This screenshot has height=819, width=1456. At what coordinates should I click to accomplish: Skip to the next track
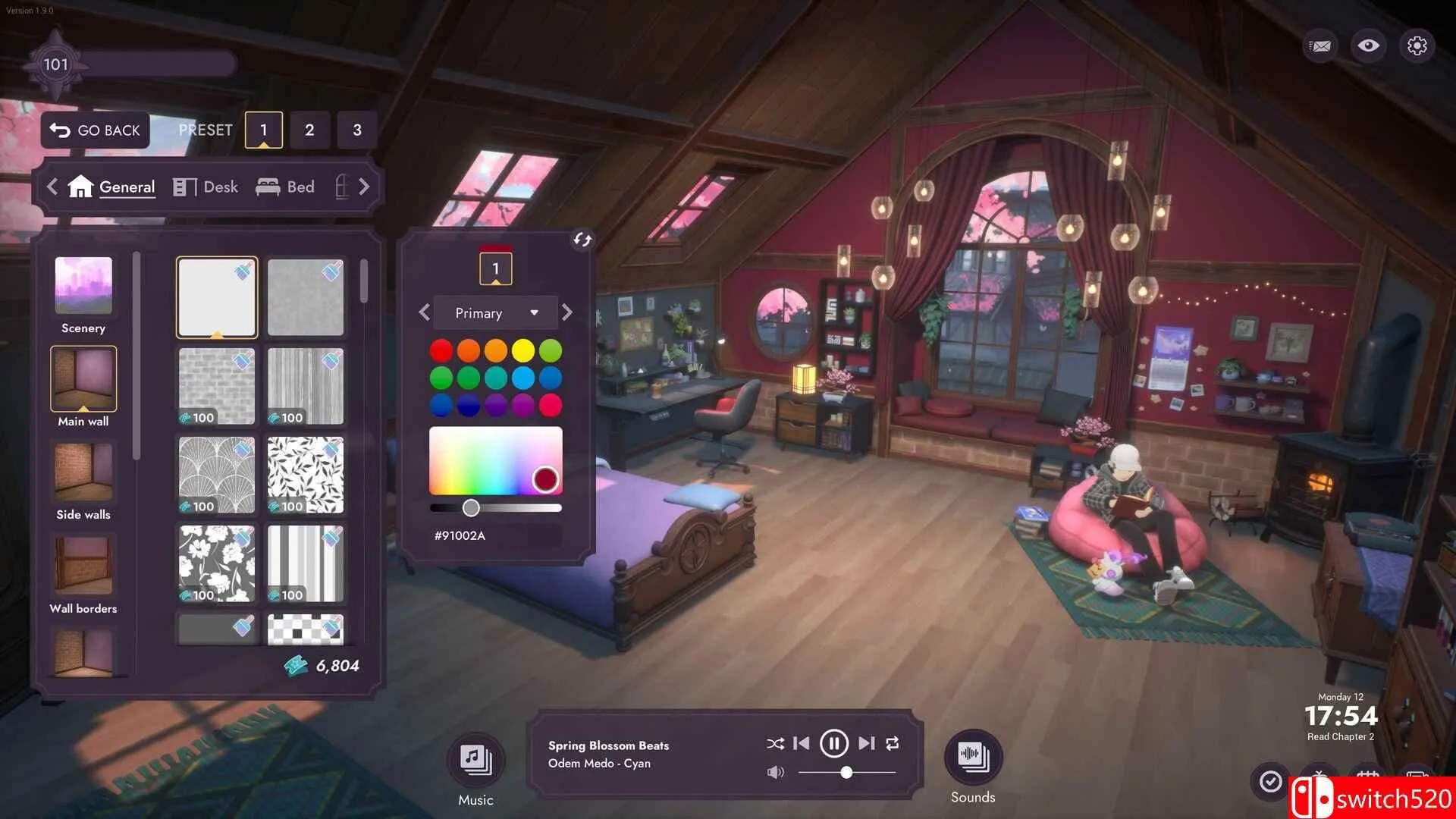click(866, 744)
